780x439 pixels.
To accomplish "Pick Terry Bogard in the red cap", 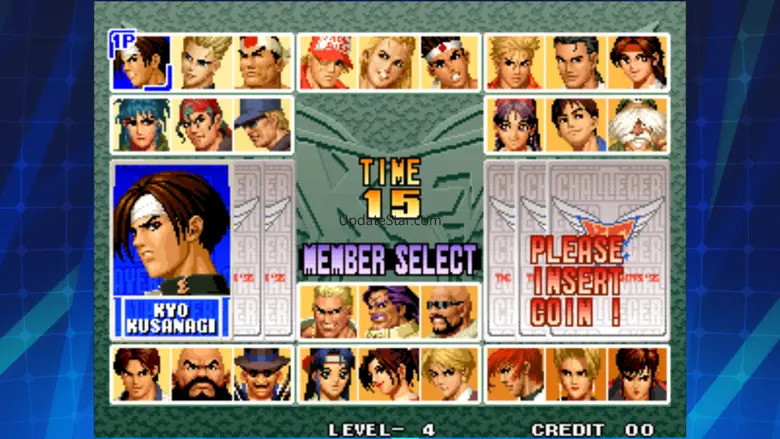I will click(x=327, y=62).
